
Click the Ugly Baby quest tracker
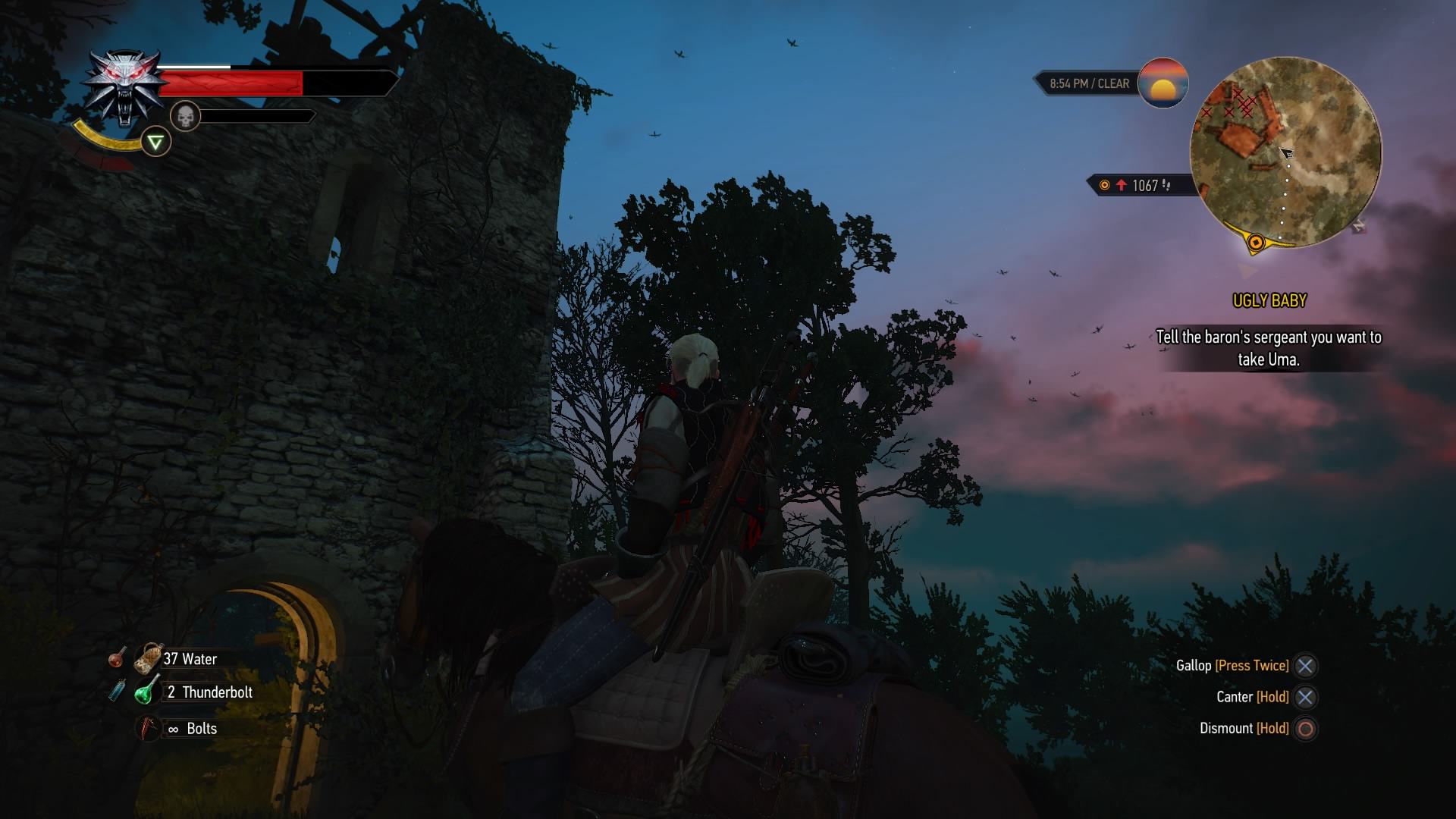pyautogui.click(x=1269, y=301)
